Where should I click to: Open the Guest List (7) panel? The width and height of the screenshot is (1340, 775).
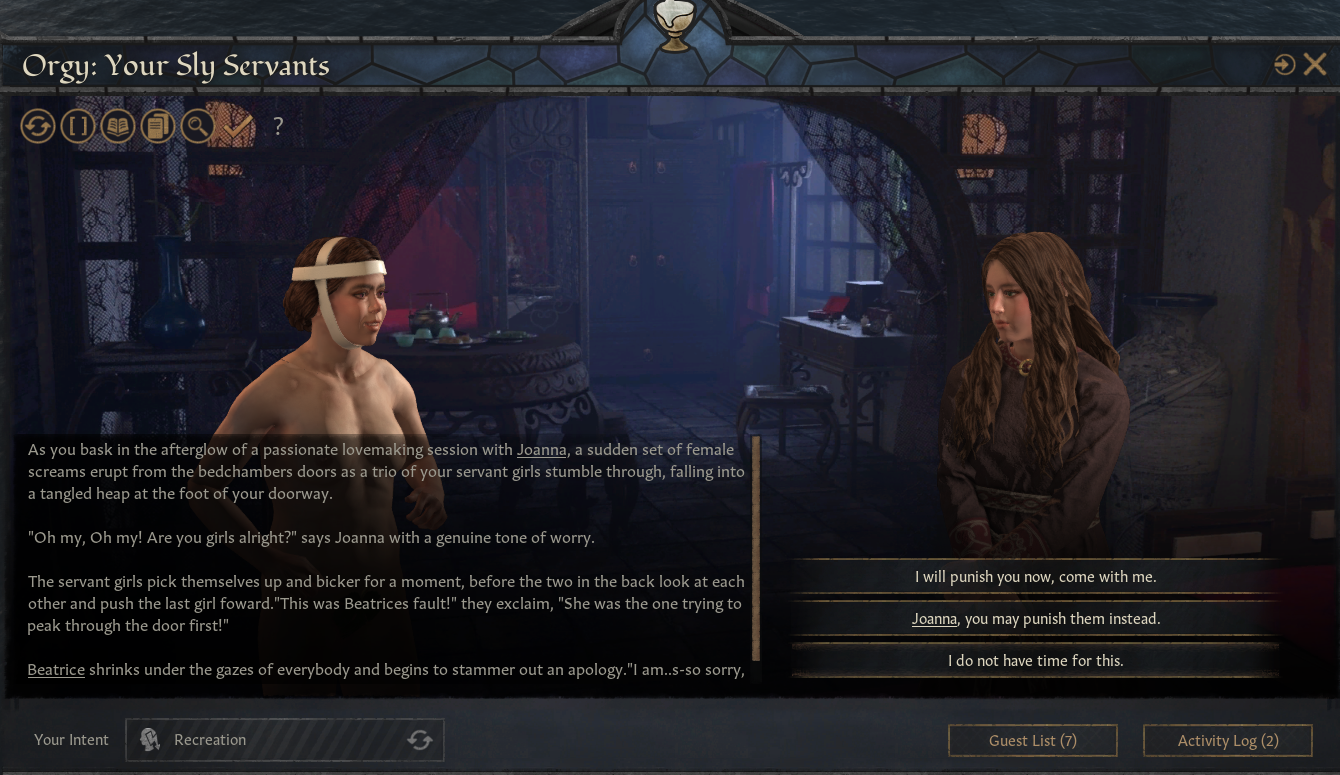pos(1032,740)
